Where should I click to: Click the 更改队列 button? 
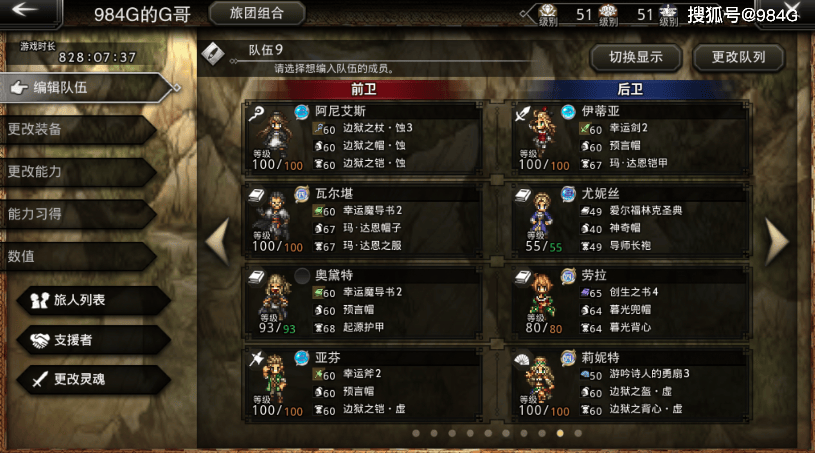[x=738, y=57]
